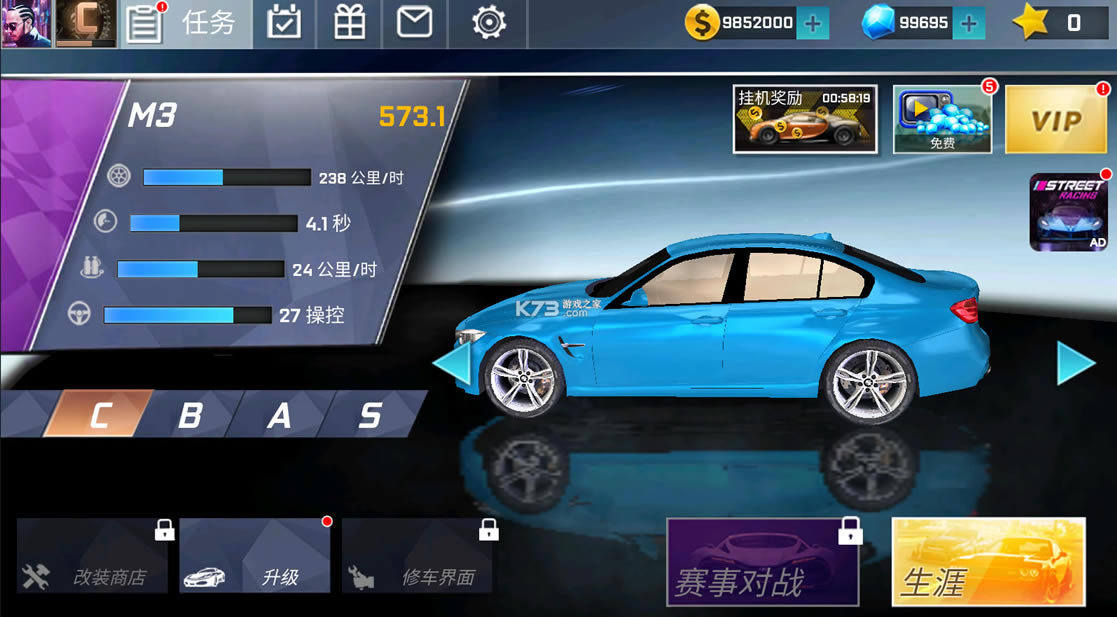Select the B class tab
Image resolution: width=1117 pixels, height=617 pixels.
(189, 414)
